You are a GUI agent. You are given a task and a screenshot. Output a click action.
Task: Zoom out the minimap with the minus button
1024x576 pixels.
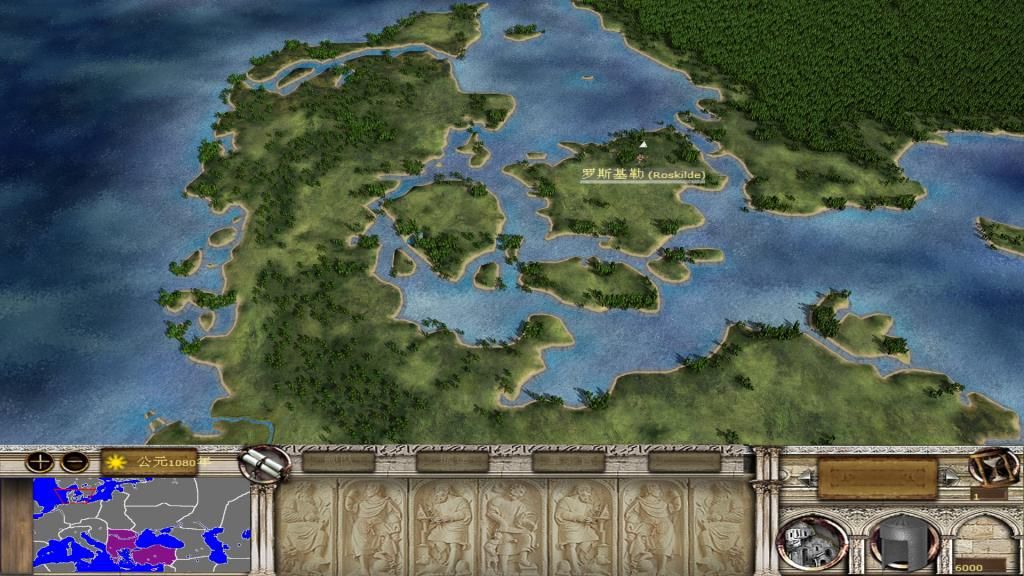73,462
